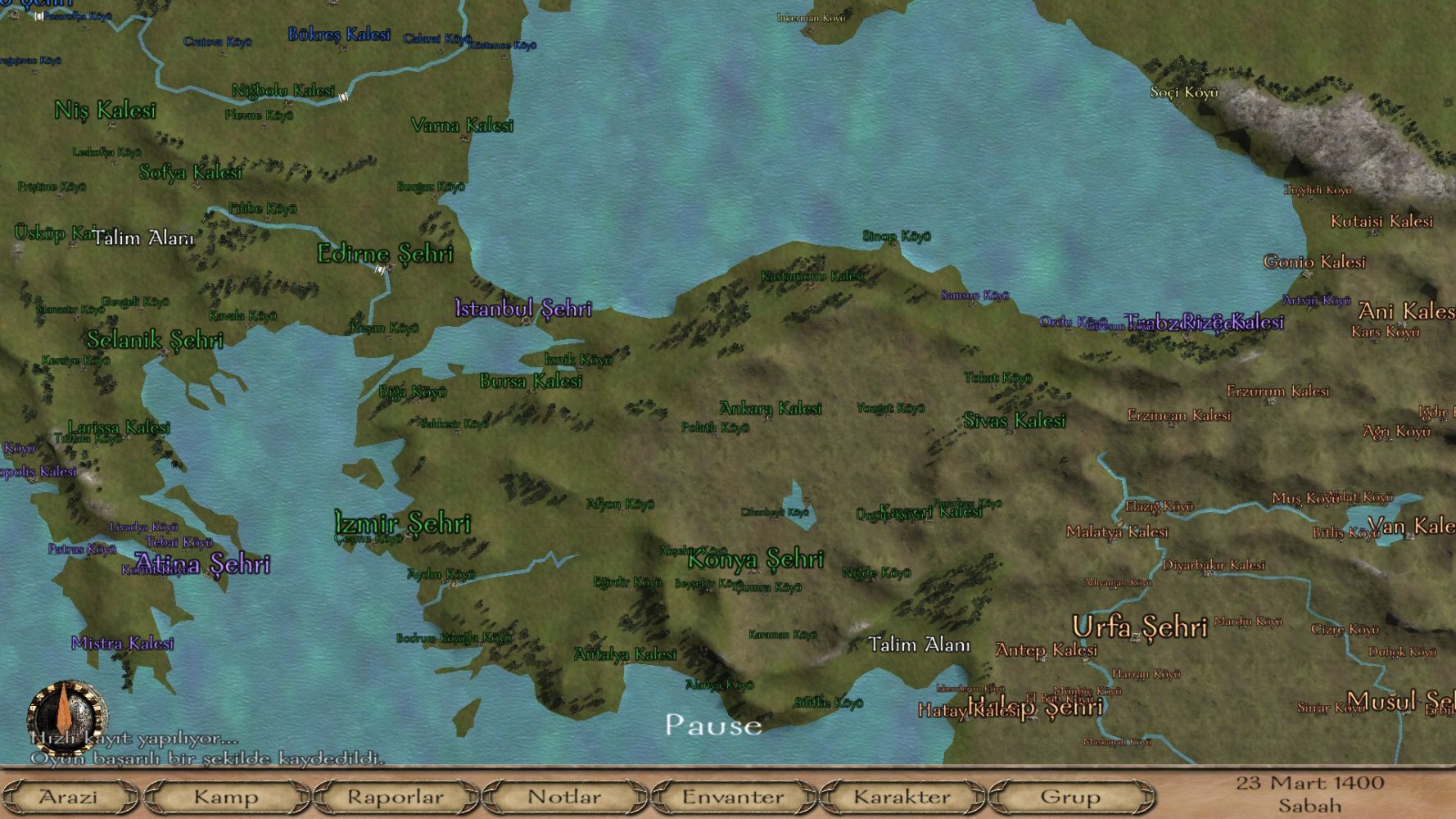
Task: Select Urfa Şehri map marker
Action: [x=1139, y=627]
